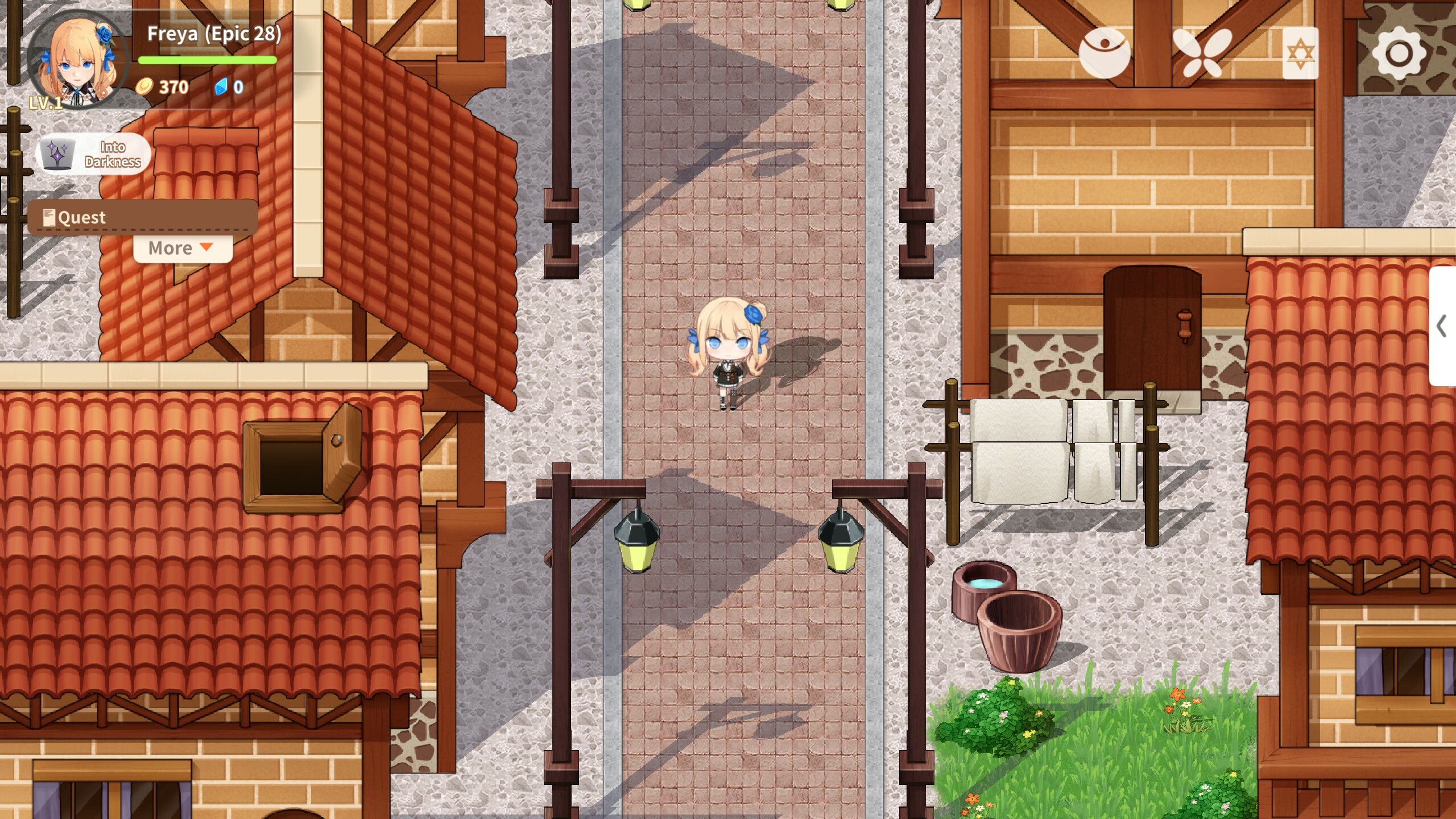Click the Quest text label
Viewport: 1456px width, 819px height.
click(82, 216)
